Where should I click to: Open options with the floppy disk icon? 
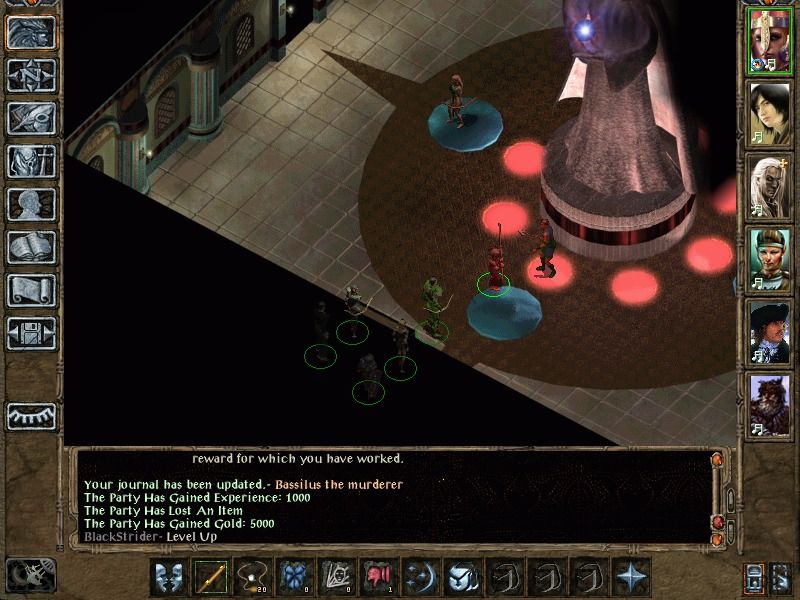pos(31,334)
